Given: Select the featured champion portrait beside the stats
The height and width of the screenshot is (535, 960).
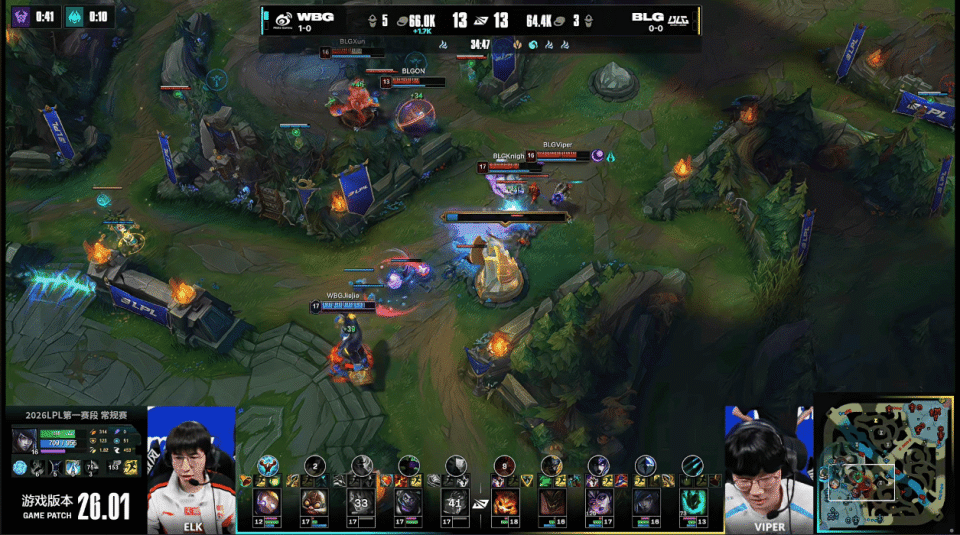Looking at the screenshot, I should click(x=24, y=441).
